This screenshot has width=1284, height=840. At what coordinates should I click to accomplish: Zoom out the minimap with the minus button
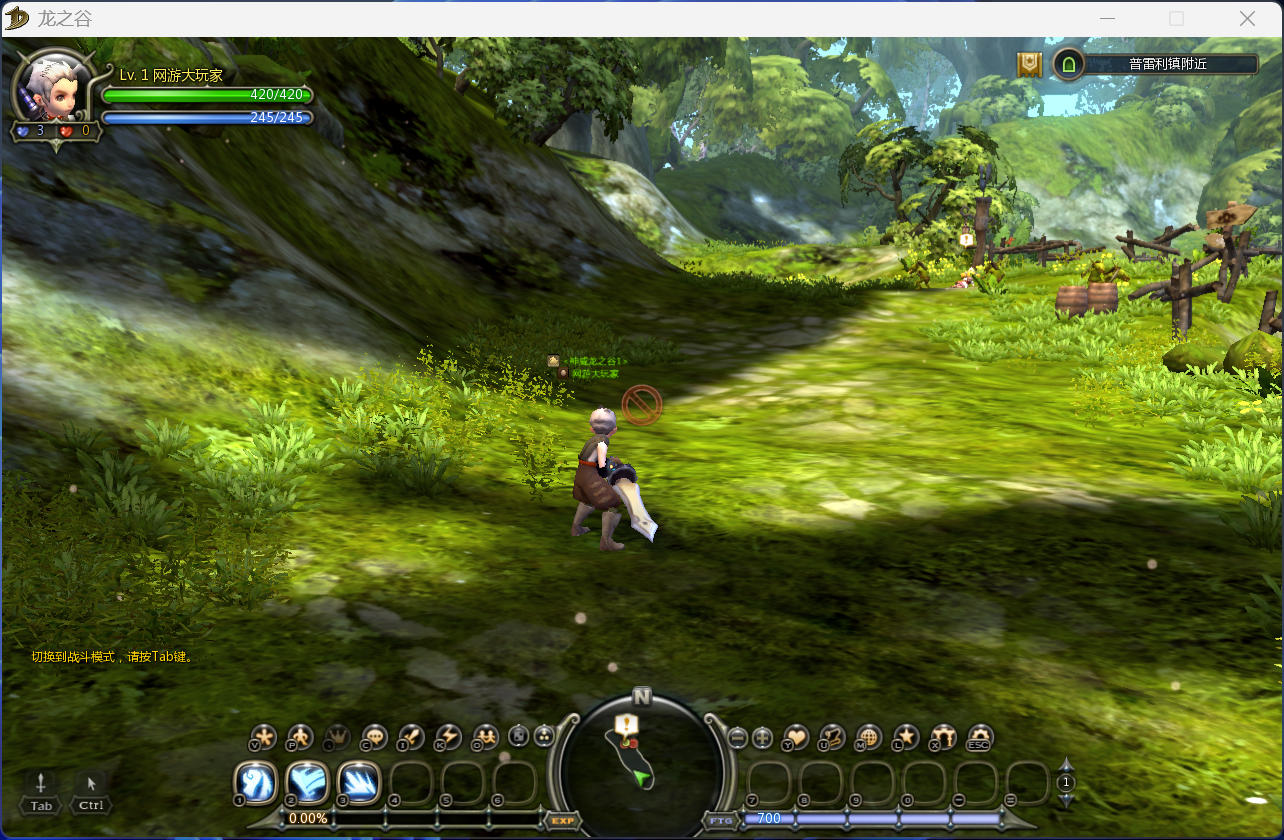pyautogui.click(x=738, y=738)
